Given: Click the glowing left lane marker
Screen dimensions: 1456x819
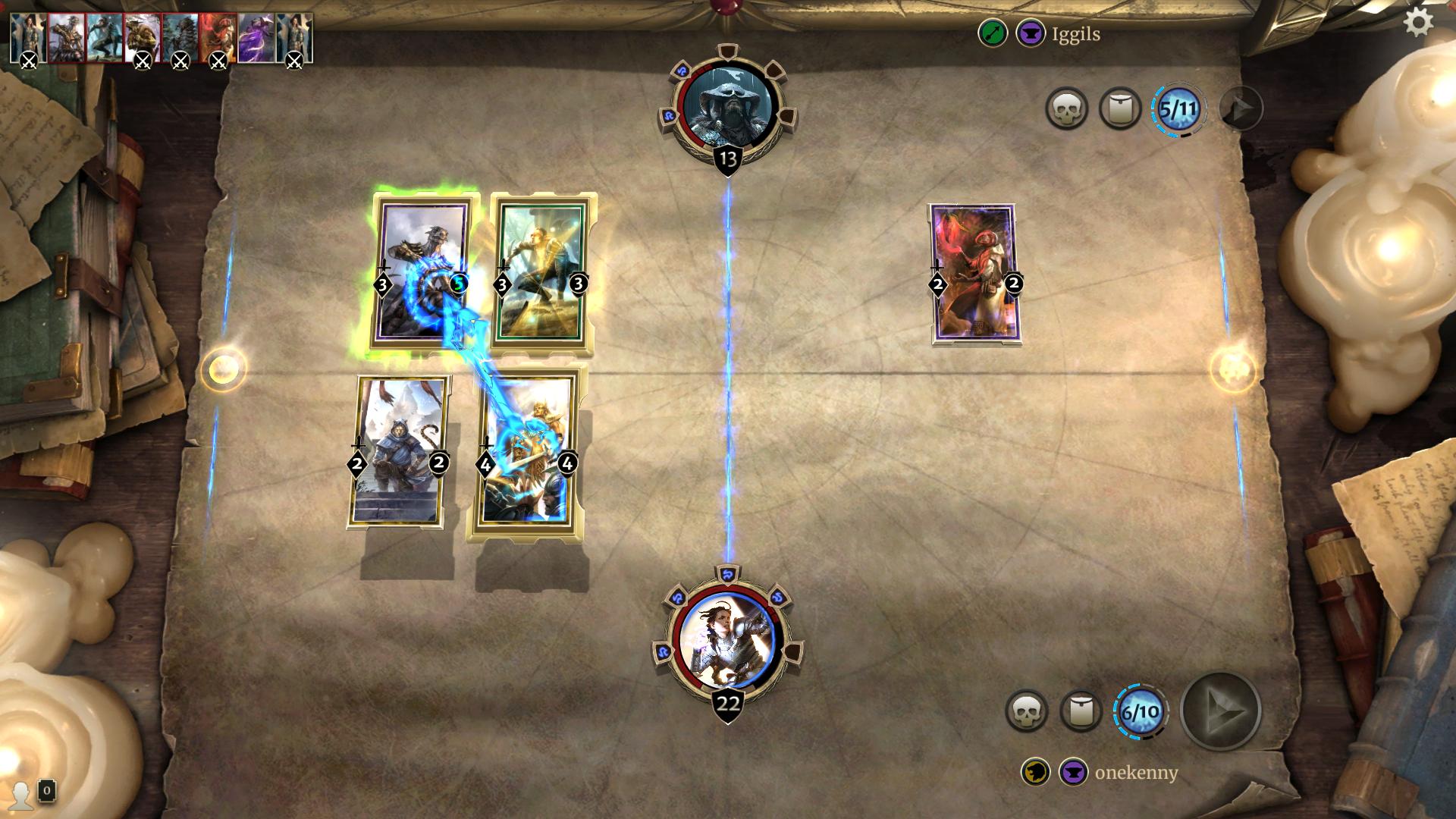Looking at the screenshot, I should (x=223, y=369).
